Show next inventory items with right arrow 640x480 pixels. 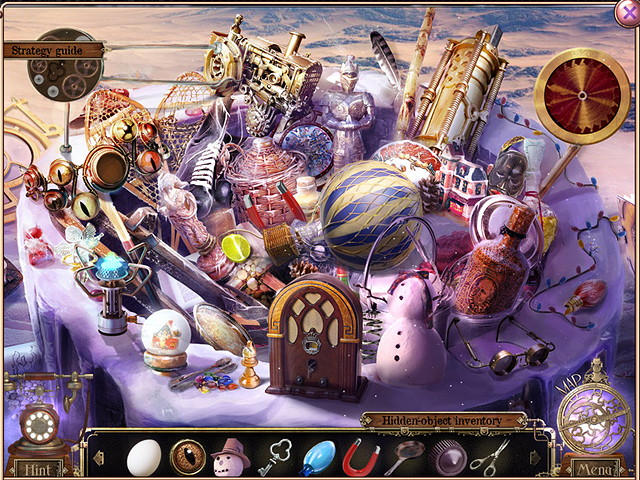[x=534, y=458]
